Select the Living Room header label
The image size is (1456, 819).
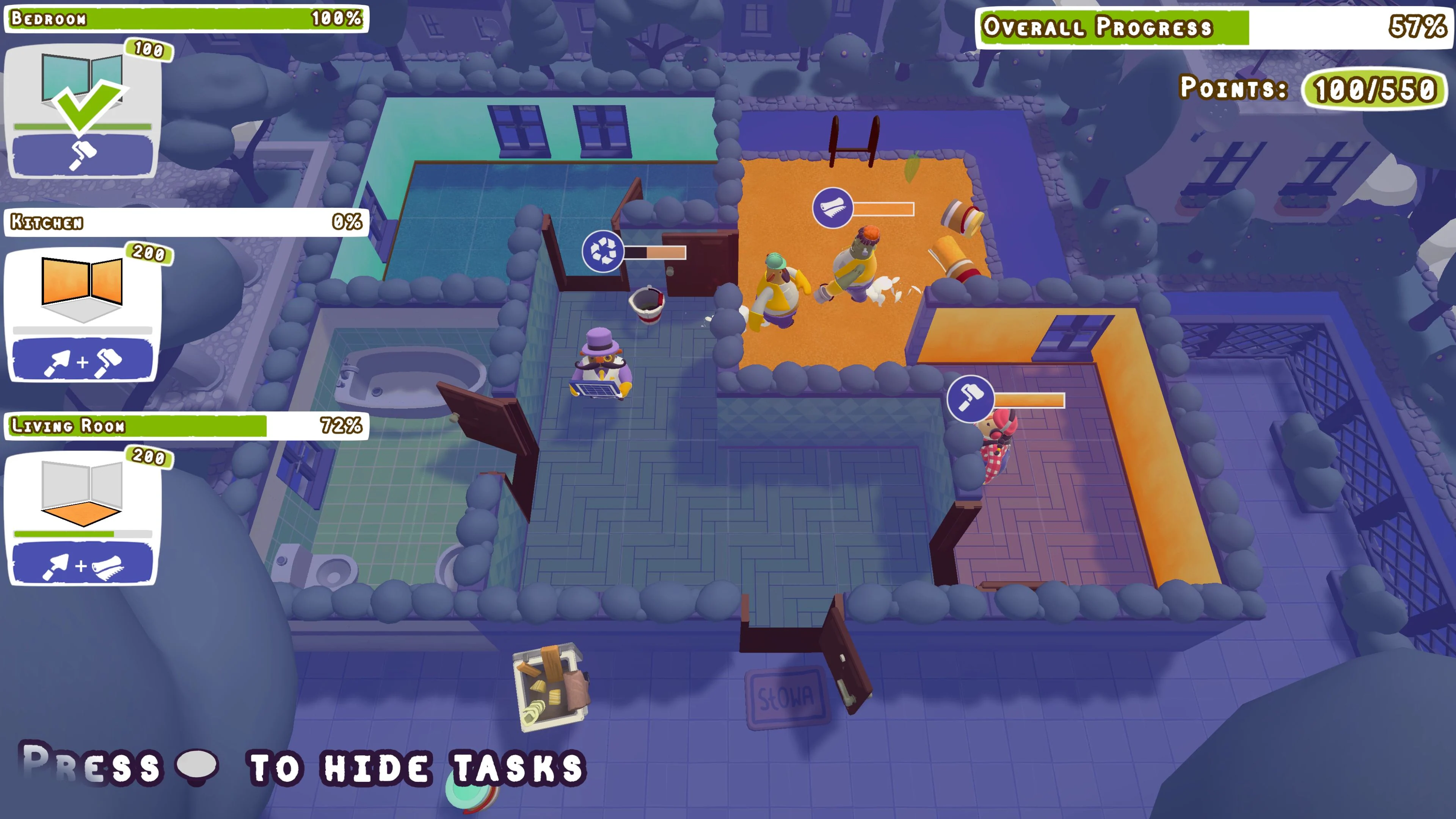coord(68,425)
